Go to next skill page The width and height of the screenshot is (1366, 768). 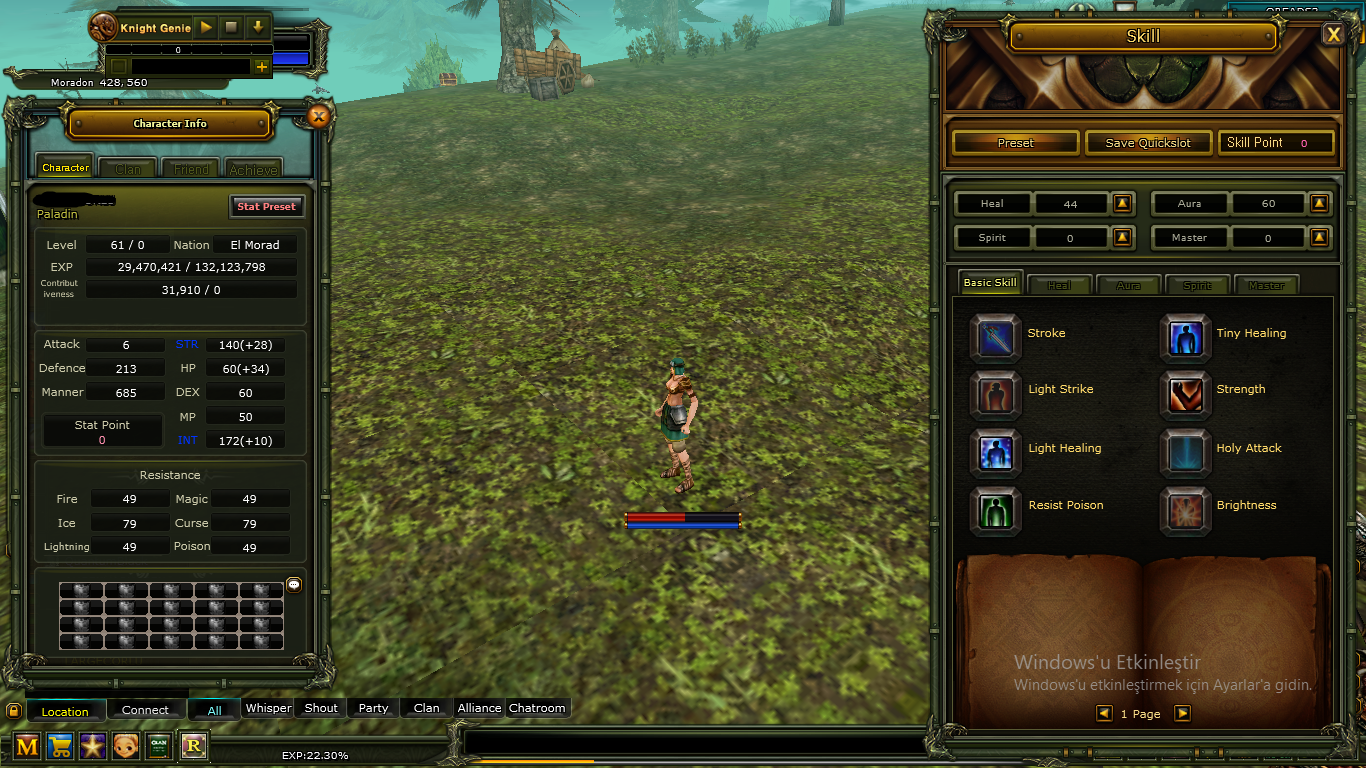1182,713
